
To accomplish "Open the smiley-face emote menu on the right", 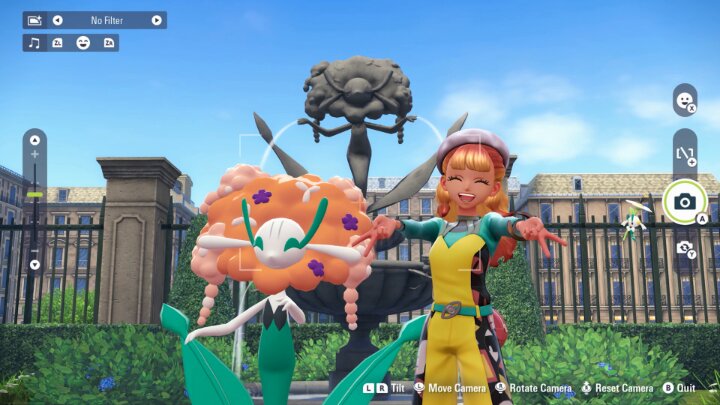I will pyautogui.click(x=684, y=100).
